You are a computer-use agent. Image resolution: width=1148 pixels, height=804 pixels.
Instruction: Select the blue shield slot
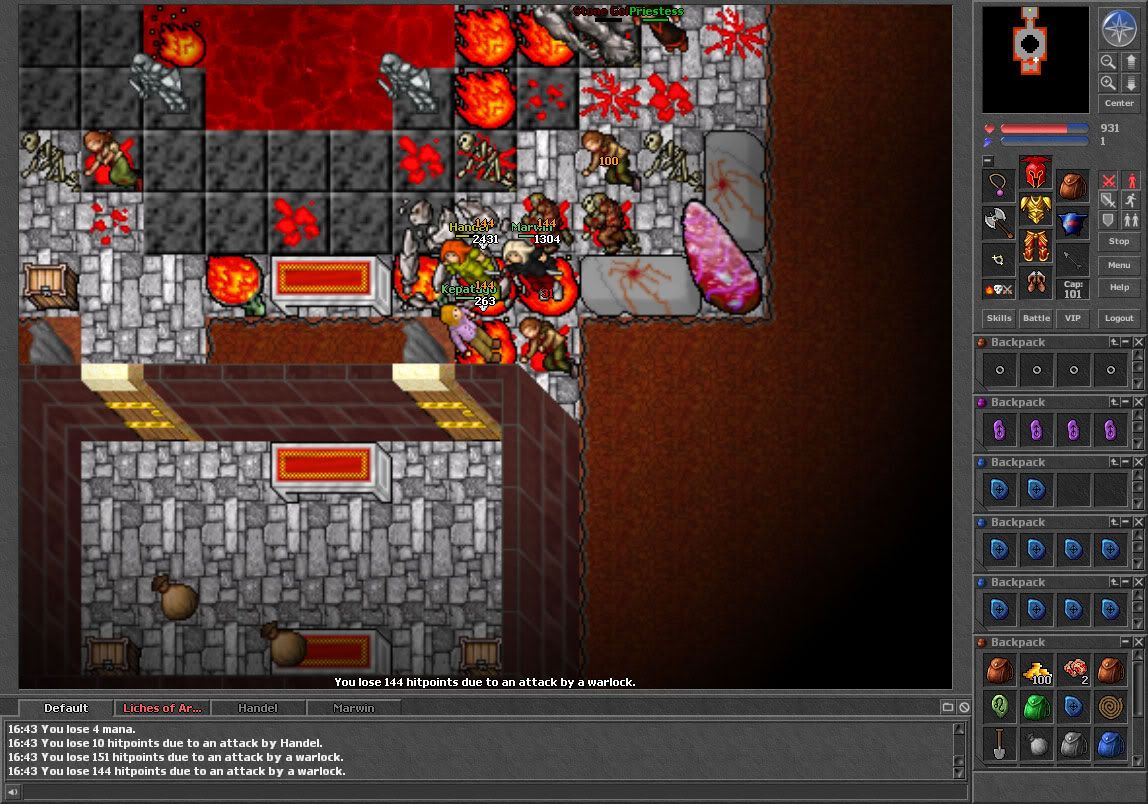(1073, 223)
